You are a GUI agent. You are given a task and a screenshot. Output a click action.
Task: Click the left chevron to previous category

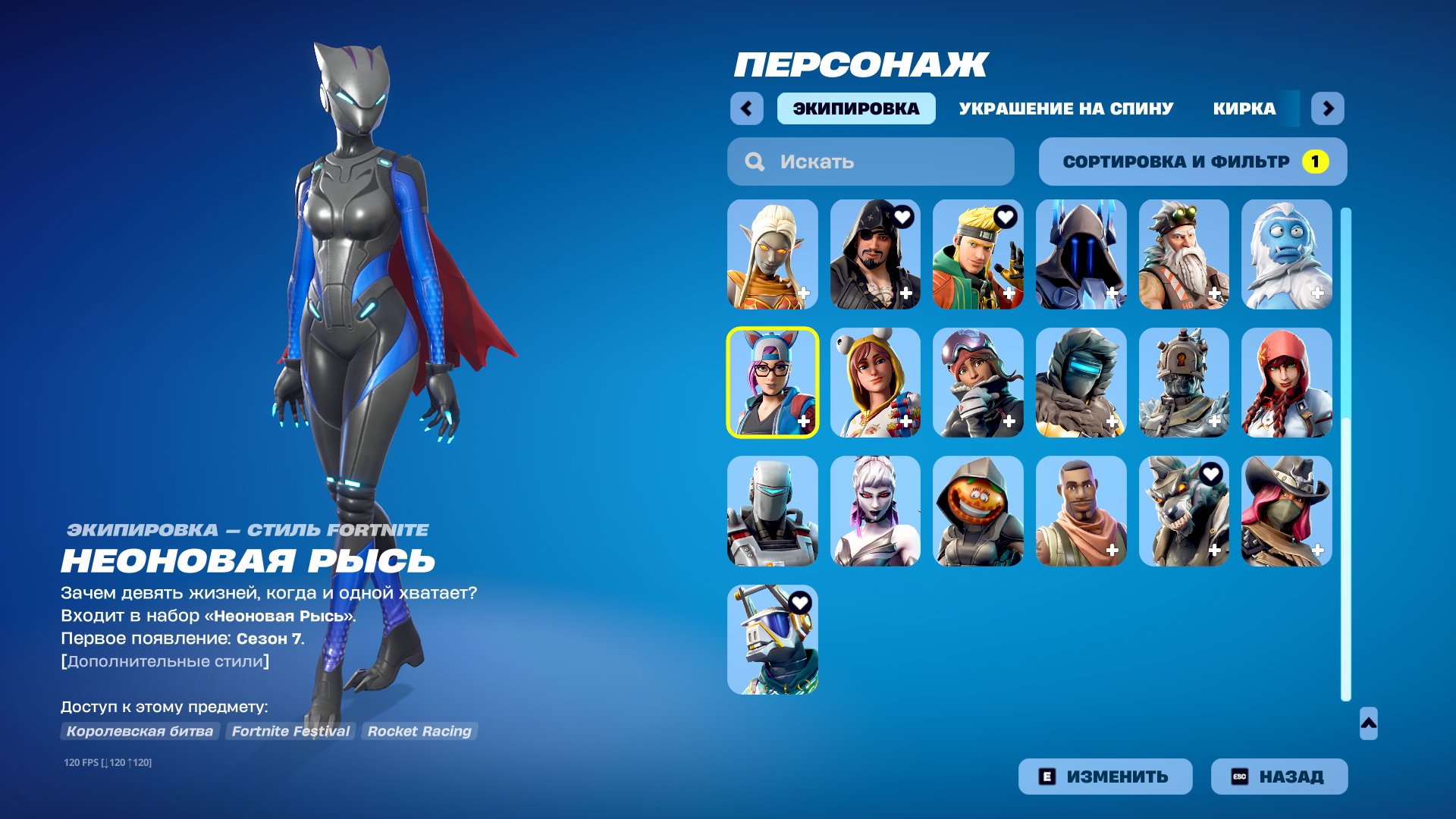748,108
